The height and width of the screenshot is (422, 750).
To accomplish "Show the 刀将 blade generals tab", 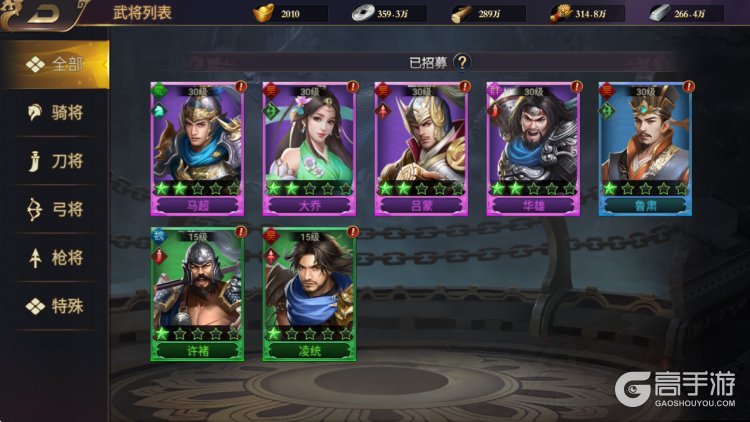I will 55,161.
